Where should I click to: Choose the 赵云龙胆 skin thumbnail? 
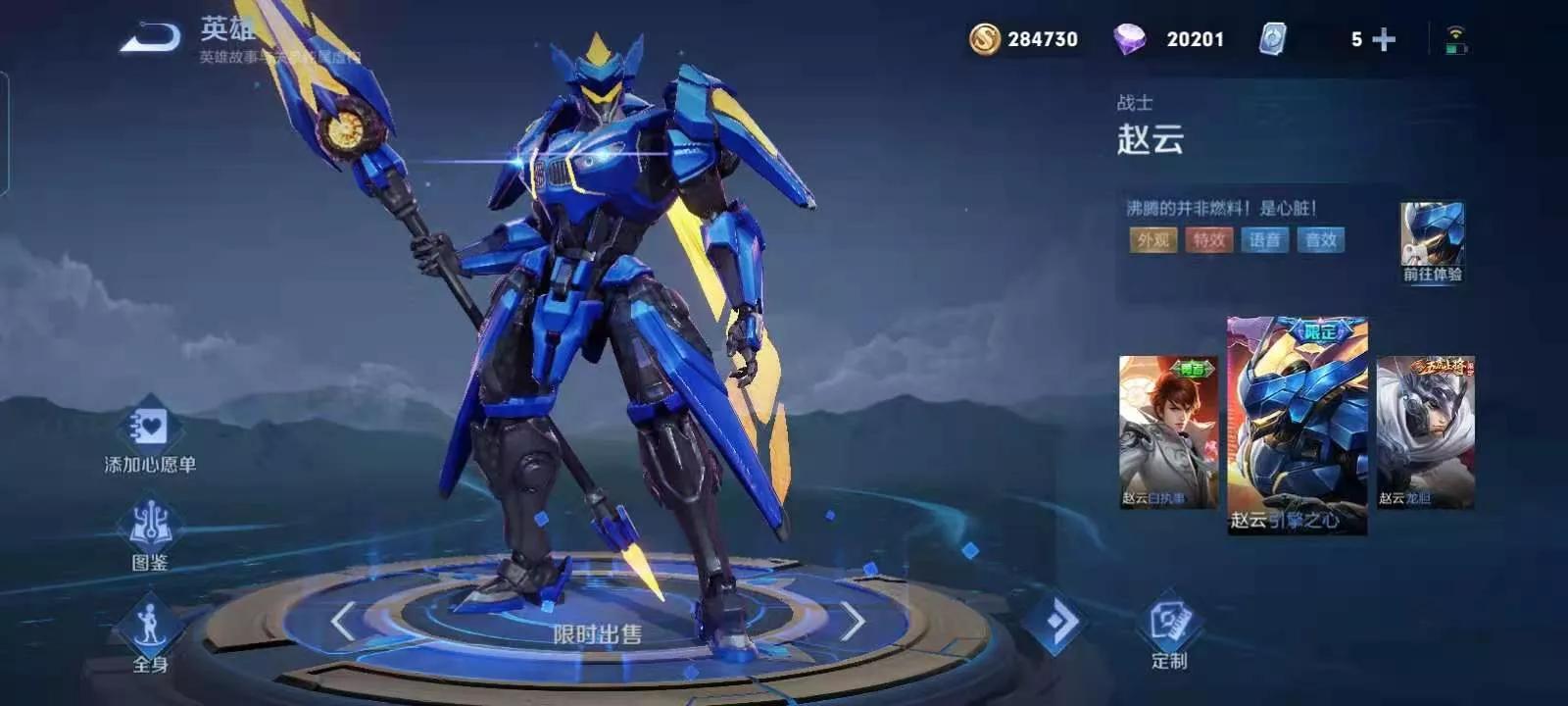(x=1425, y=432)
